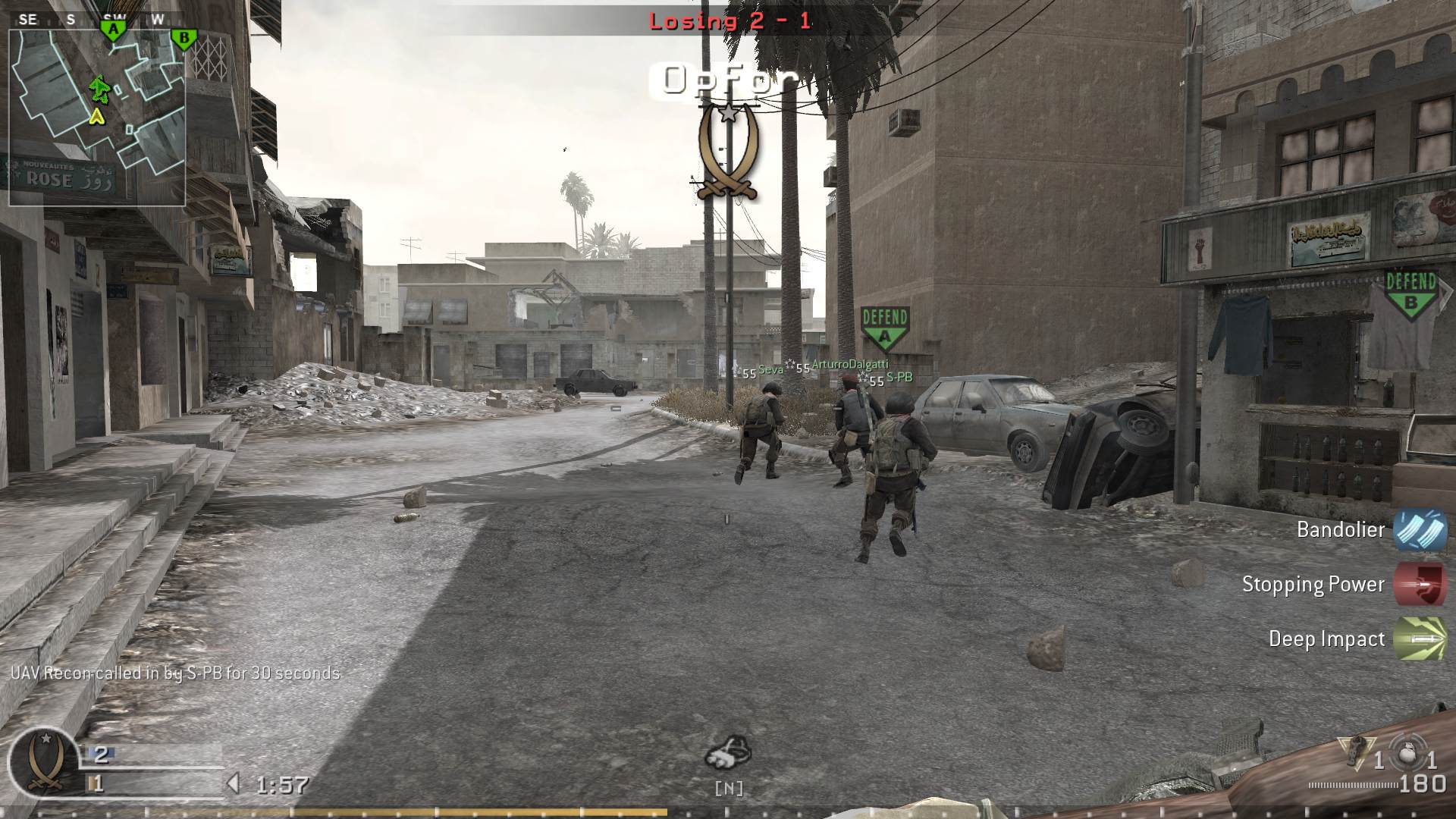The width and height of the screenshot is (1456, 819).
Task: Click the nametag of player ArturroDalgatti
Action: (849, 363)
